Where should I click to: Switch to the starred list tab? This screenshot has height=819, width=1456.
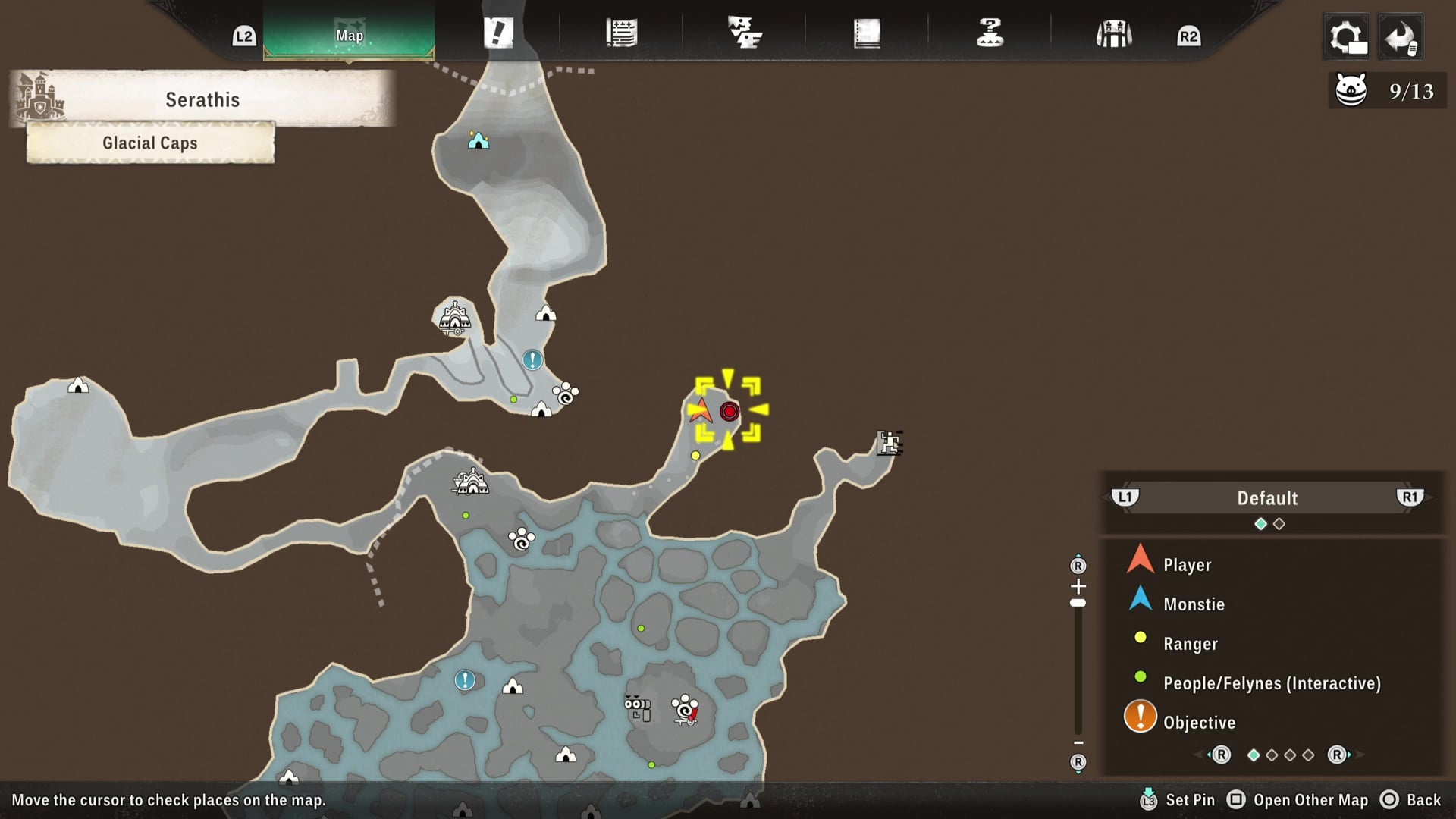click(621, 33)
